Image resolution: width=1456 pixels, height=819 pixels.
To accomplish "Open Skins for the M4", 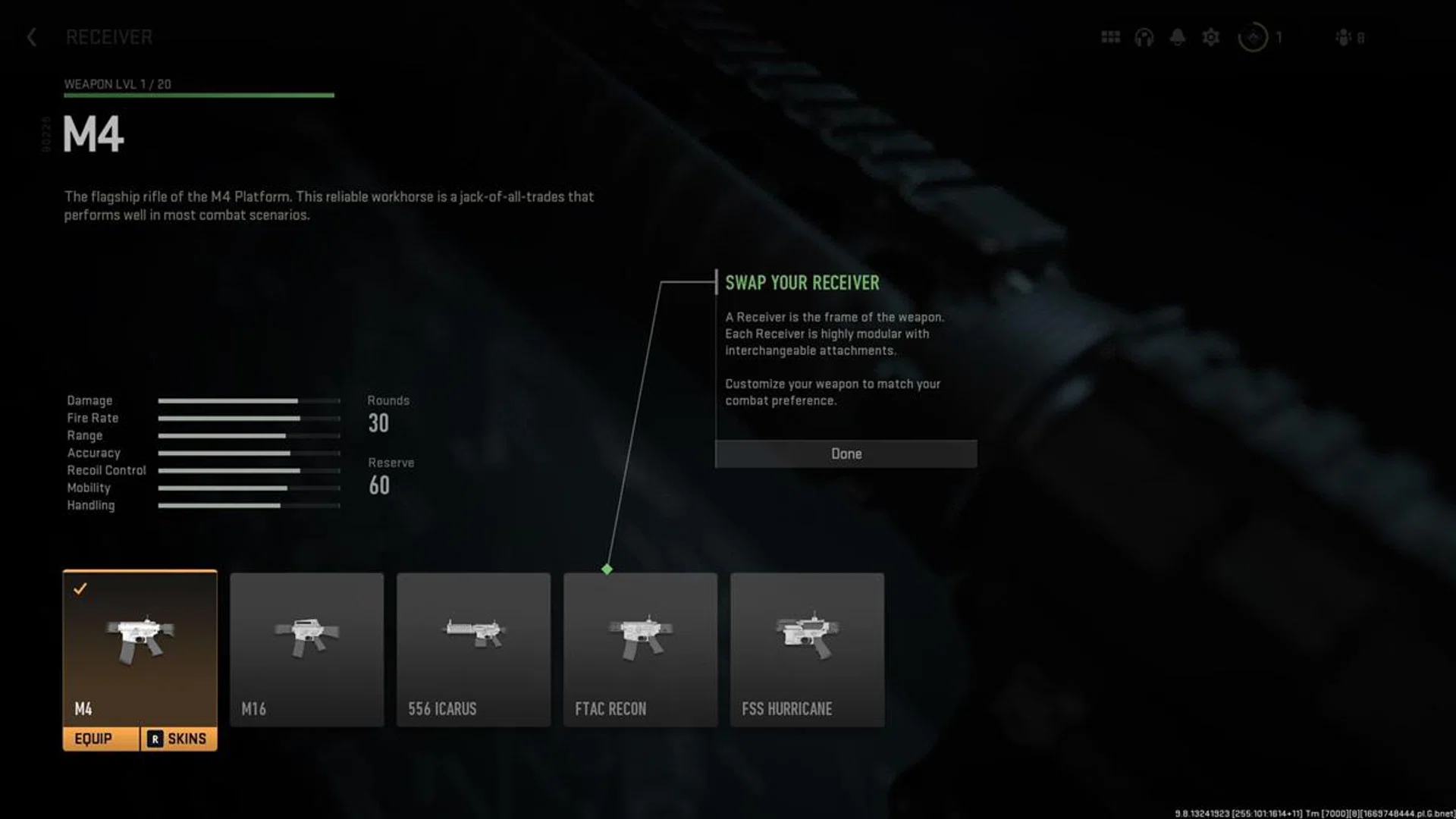I will coord(179,739).
